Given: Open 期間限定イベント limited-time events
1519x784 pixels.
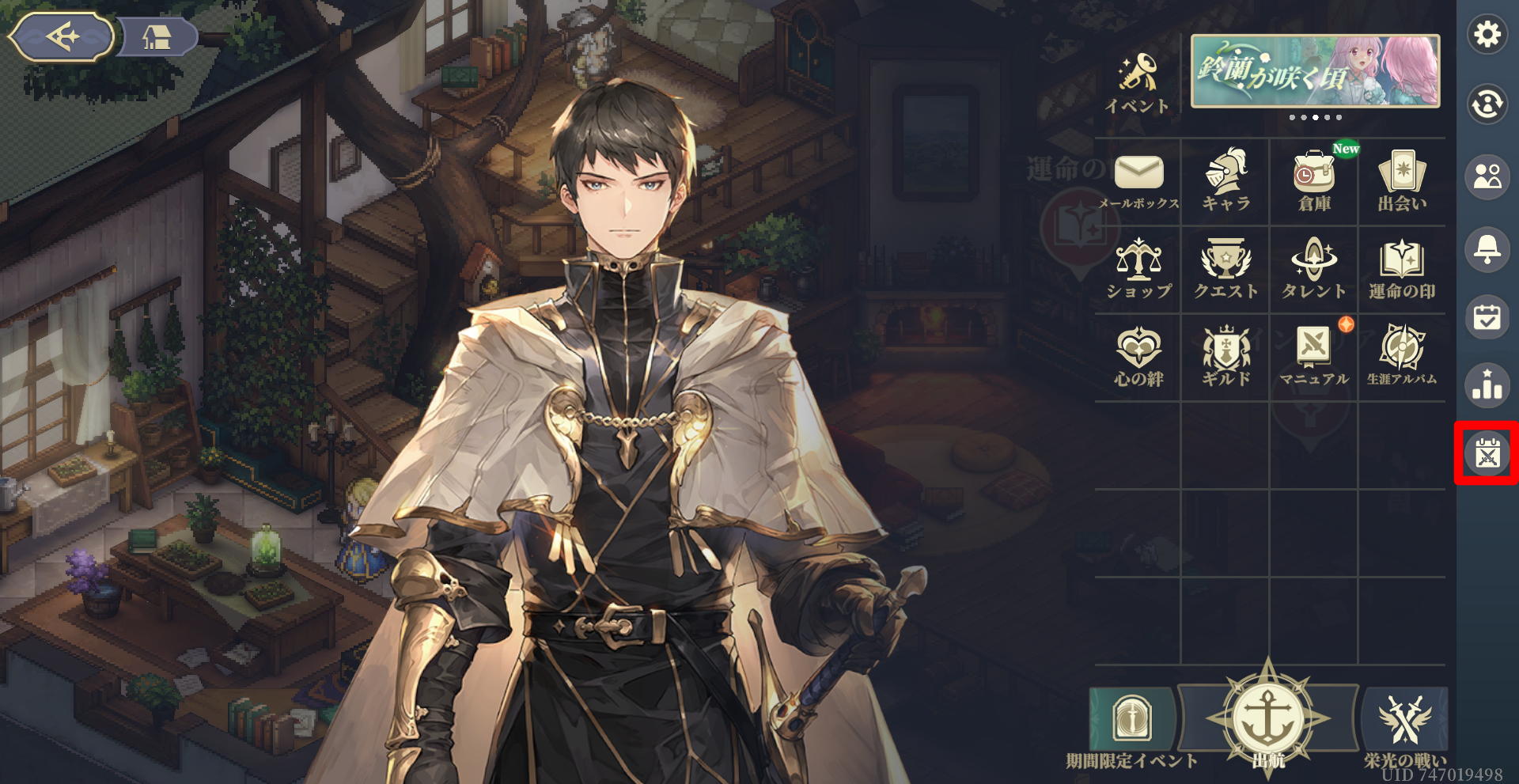Looking at the screenshot, I should (1132, 725).
